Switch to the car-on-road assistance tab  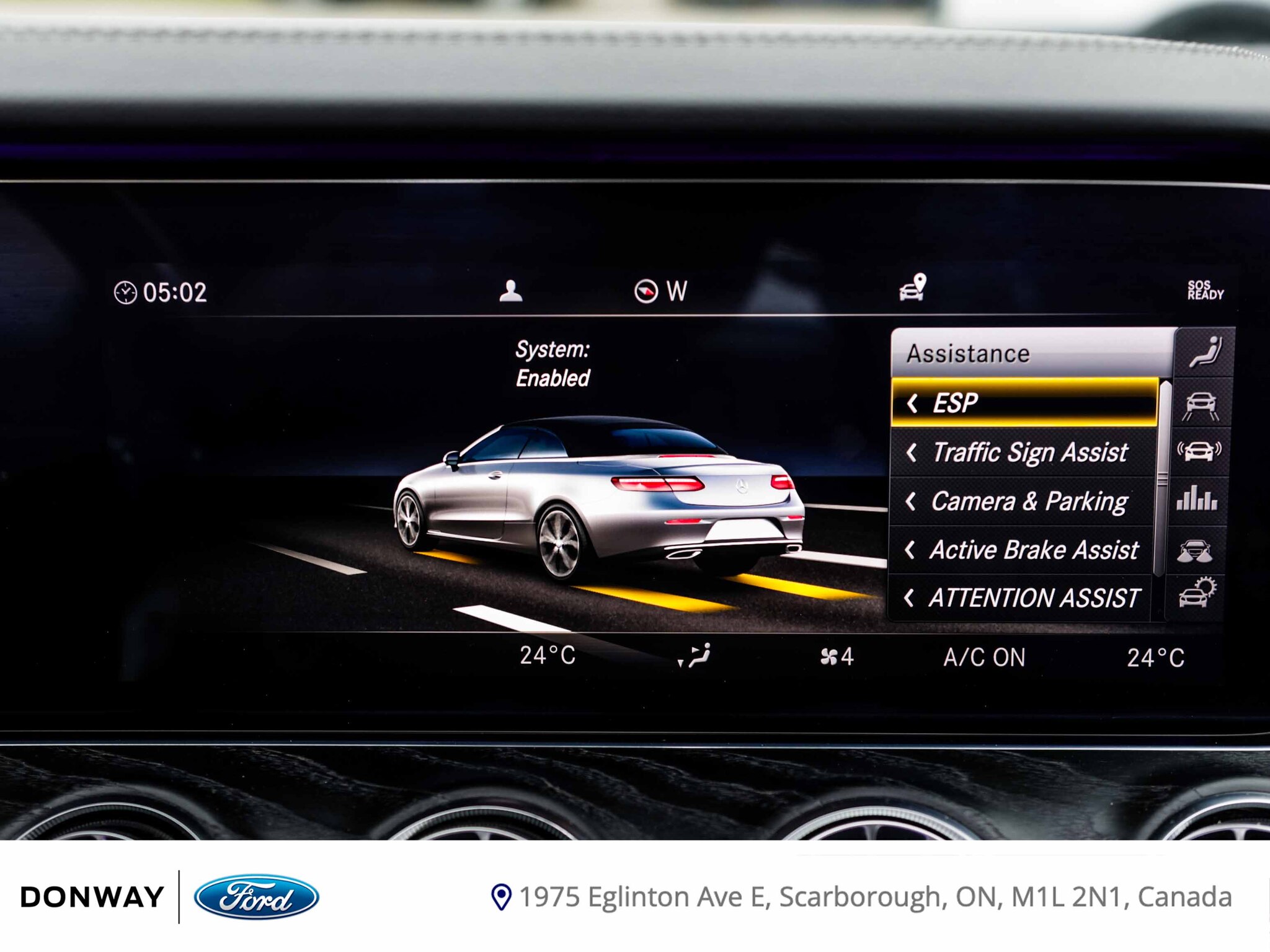pos(1200,405)
